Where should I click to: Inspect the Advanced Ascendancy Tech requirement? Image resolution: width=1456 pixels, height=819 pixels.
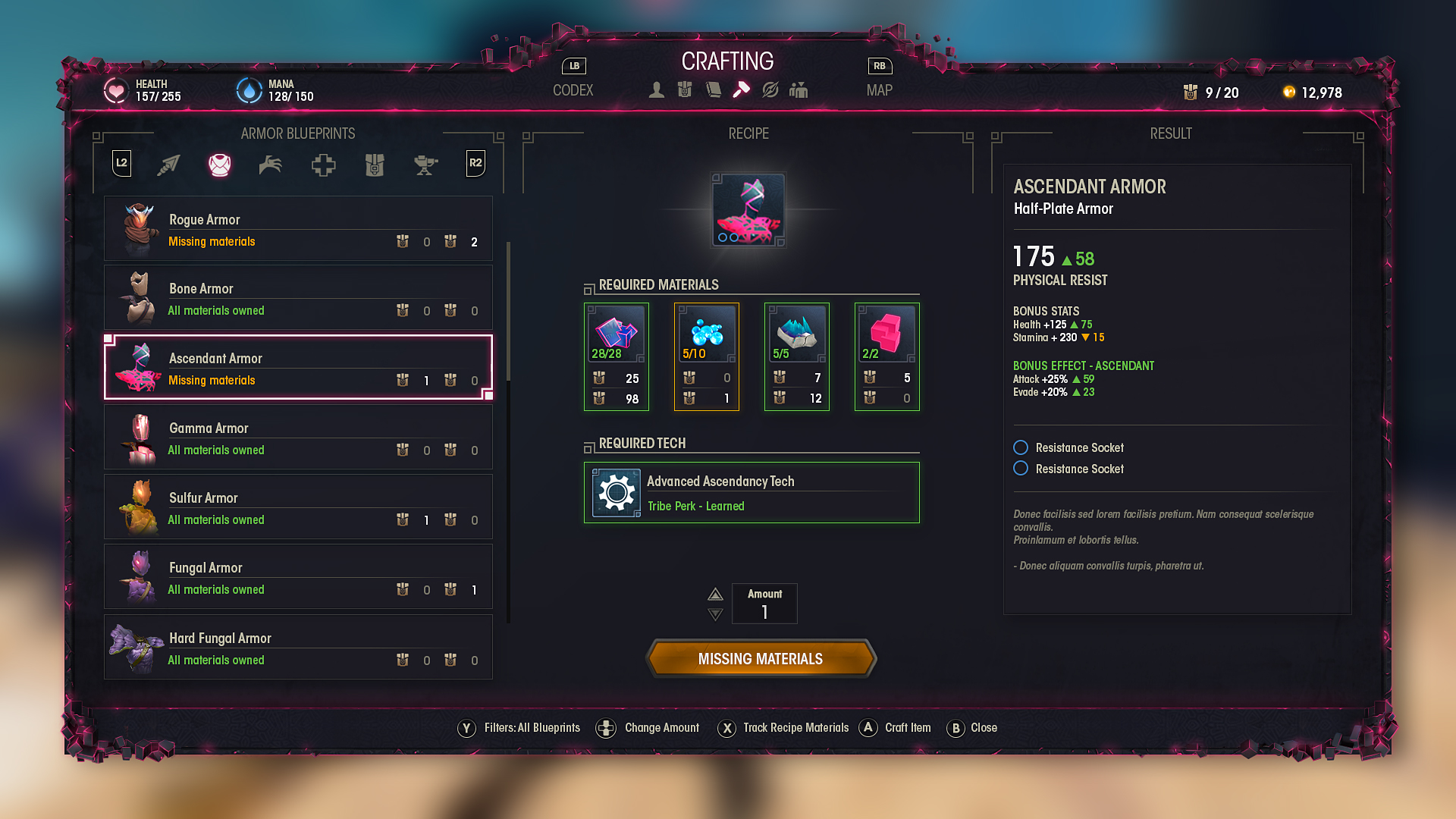[x=752, y=493]
